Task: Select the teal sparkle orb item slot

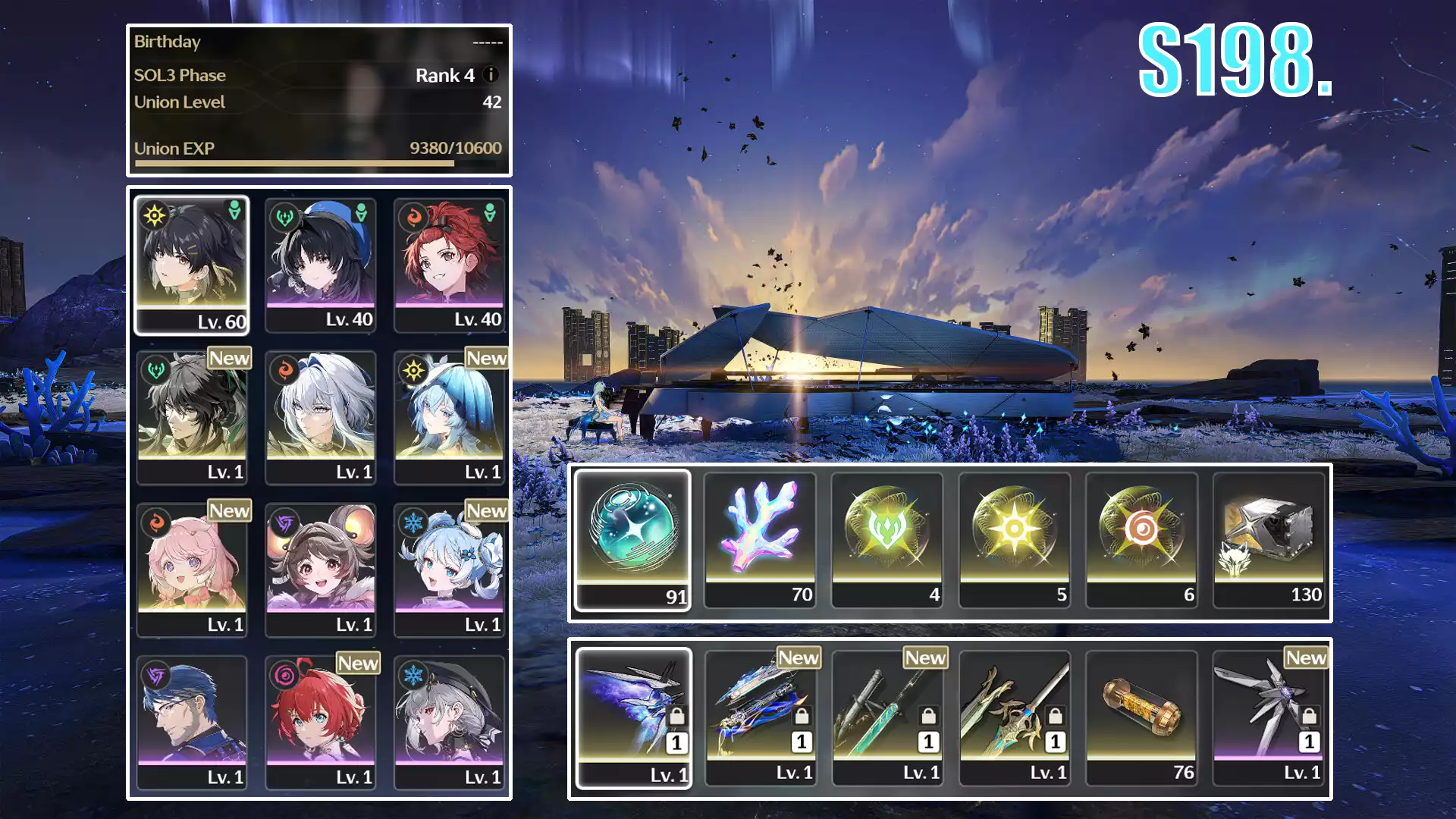Action: (x=633, y=540)
